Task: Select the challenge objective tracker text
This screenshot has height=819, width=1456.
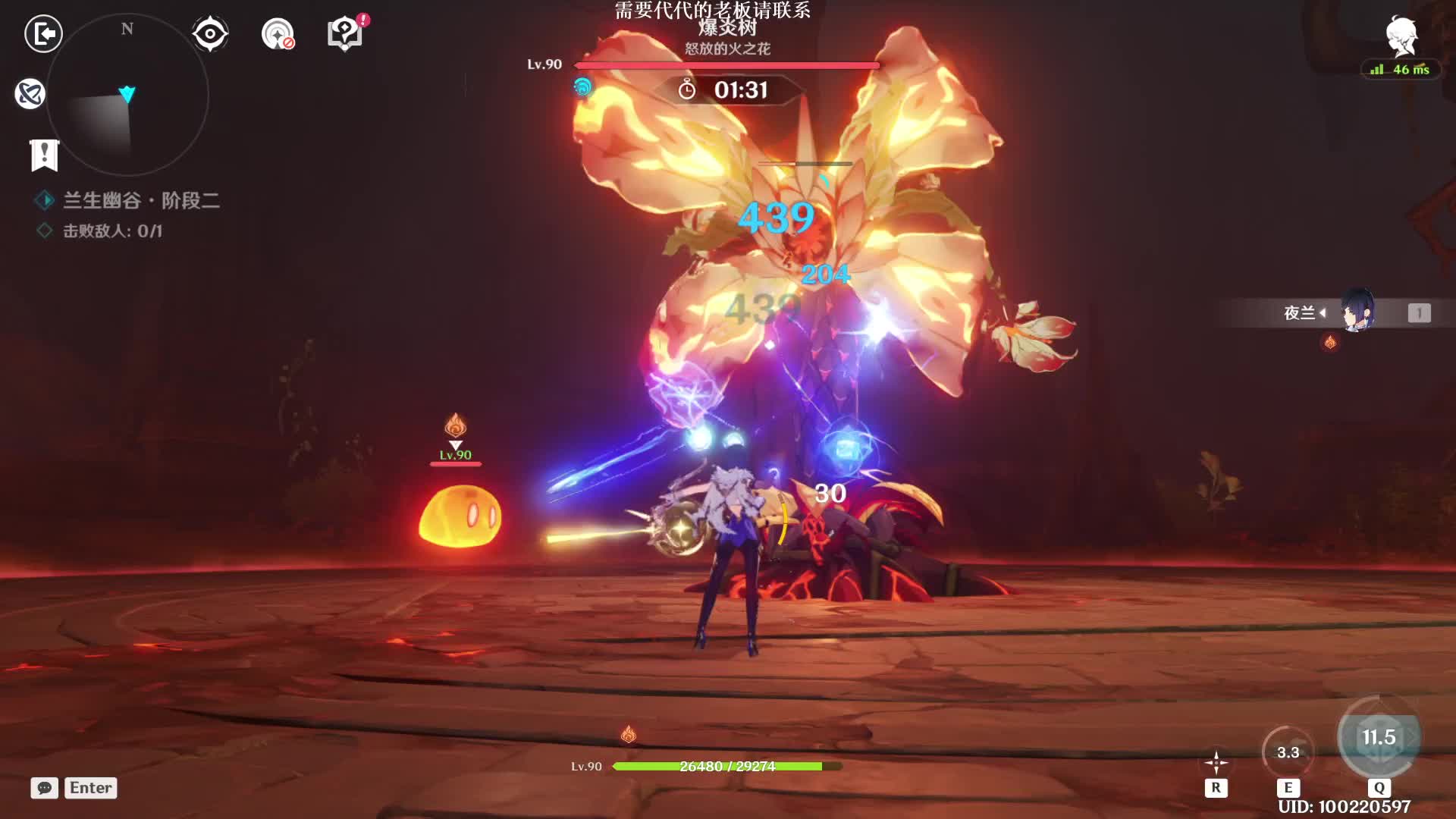Action: [x=112, y=231]
